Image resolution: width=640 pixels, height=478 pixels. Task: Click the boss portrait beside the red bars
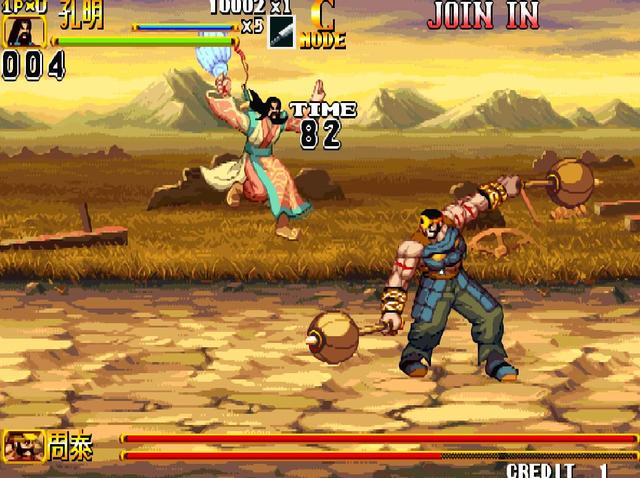point(21,445)
